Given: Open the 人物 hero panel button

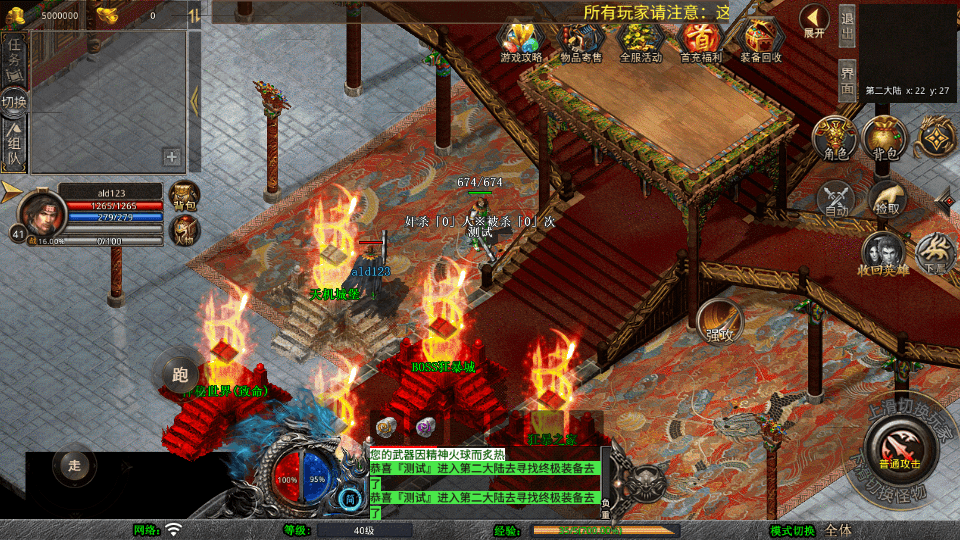Looking at the screenshot, I should (x=185, y=230).
